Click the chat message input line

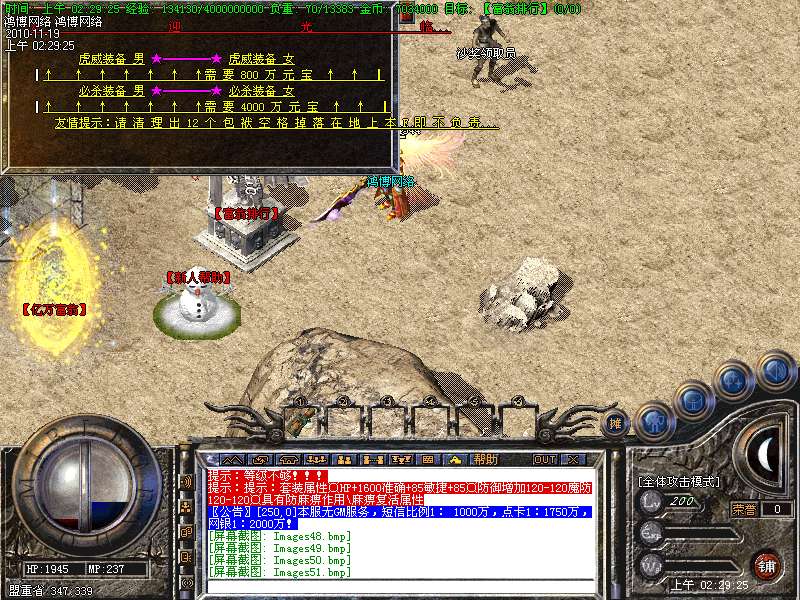(x=400, y=585)
